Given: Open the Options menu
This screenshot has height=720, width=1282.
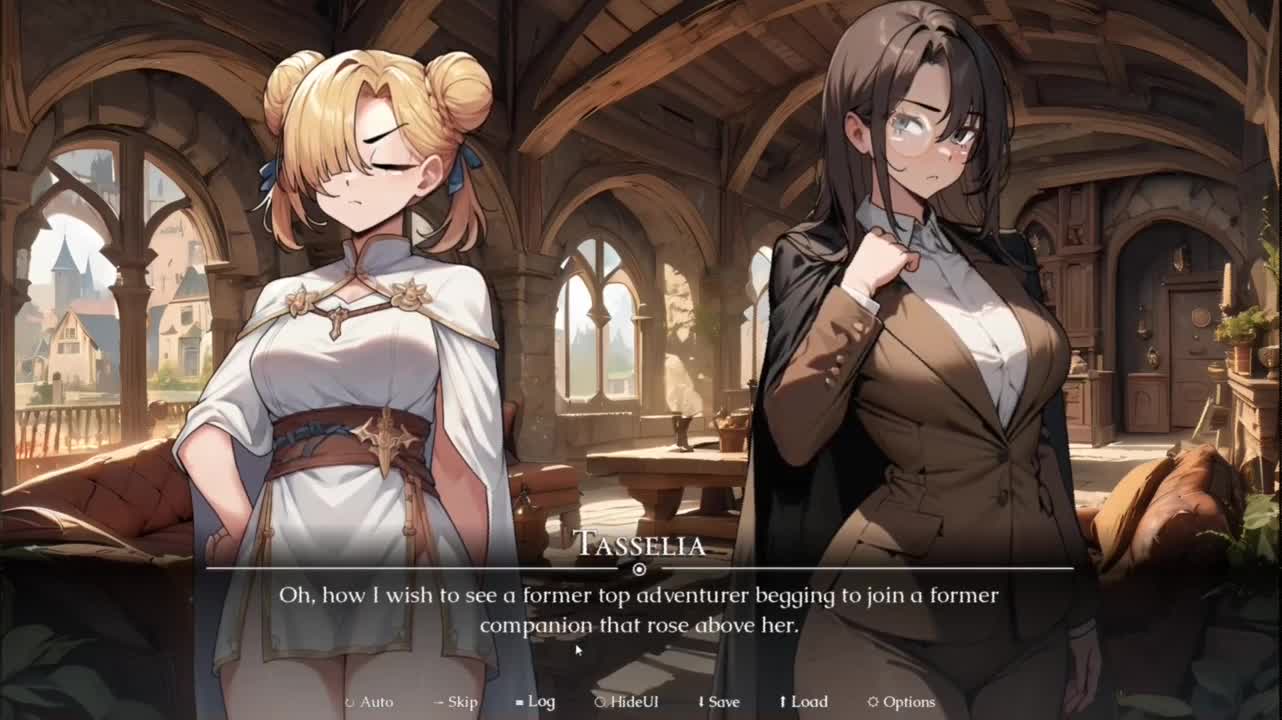Looking at the screenshot, I should 901,702.
